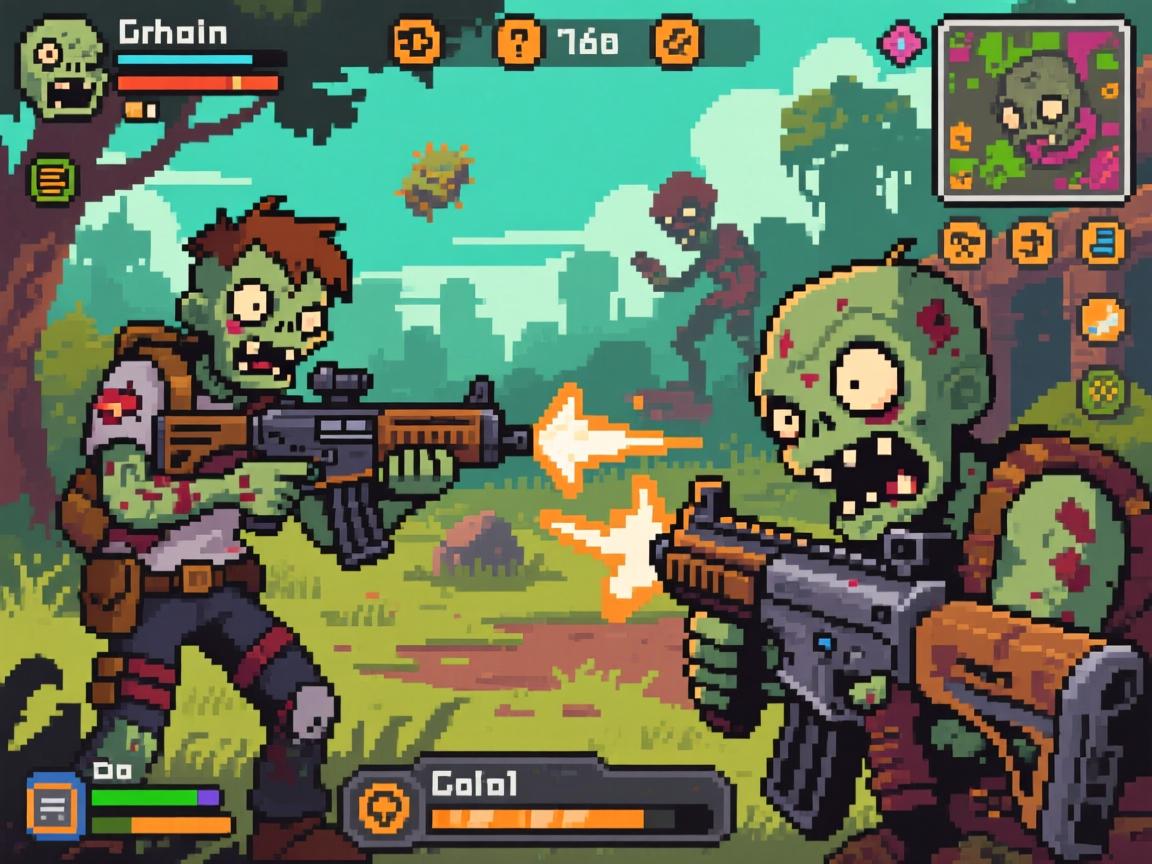The image size is (1152, 864).
Task: Open the blue-framed menu icon at bottom left
Action: click(56, 804)
